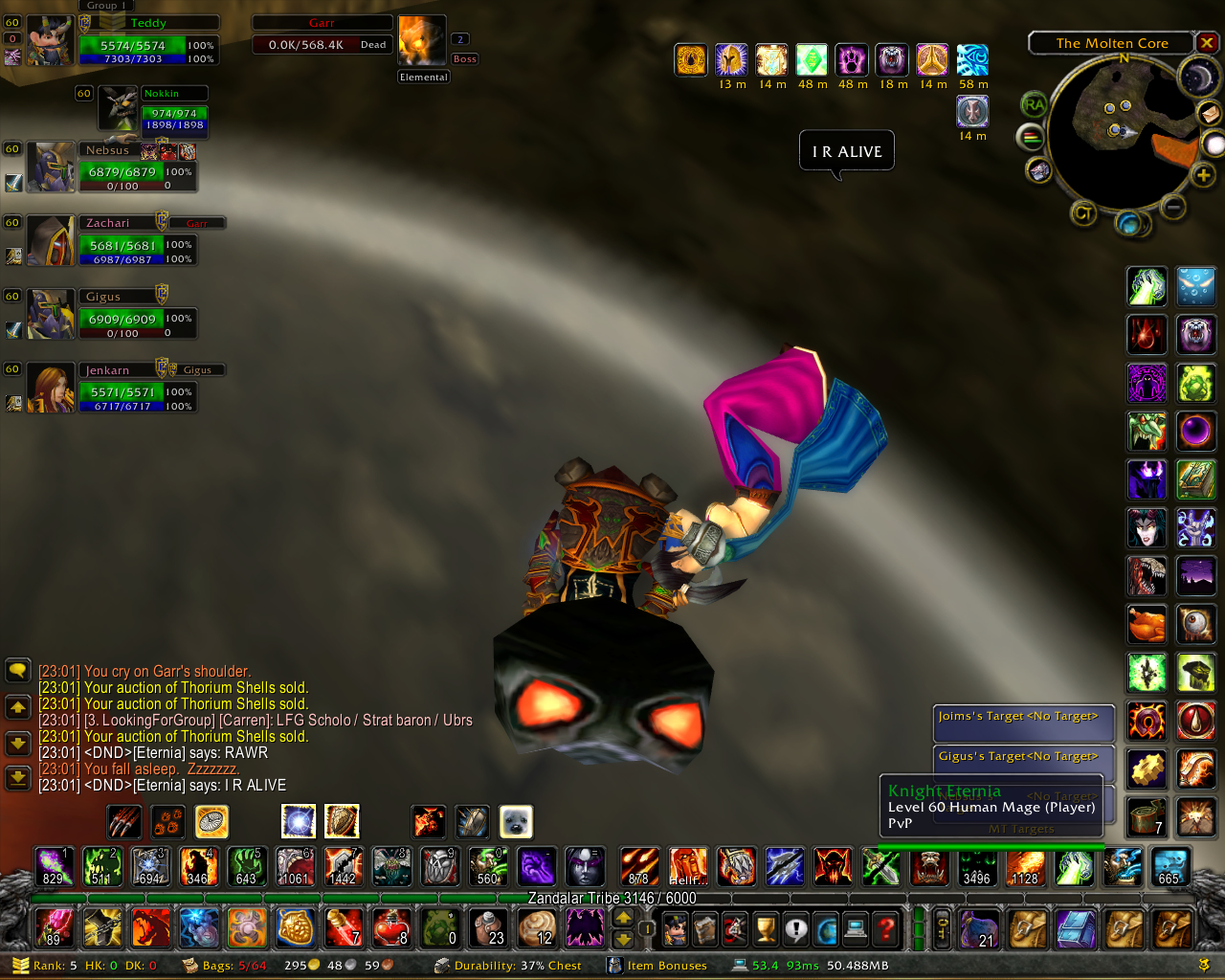Click the minimap zoom-in plus button

pyautogui.click(x=1203, y=174)
